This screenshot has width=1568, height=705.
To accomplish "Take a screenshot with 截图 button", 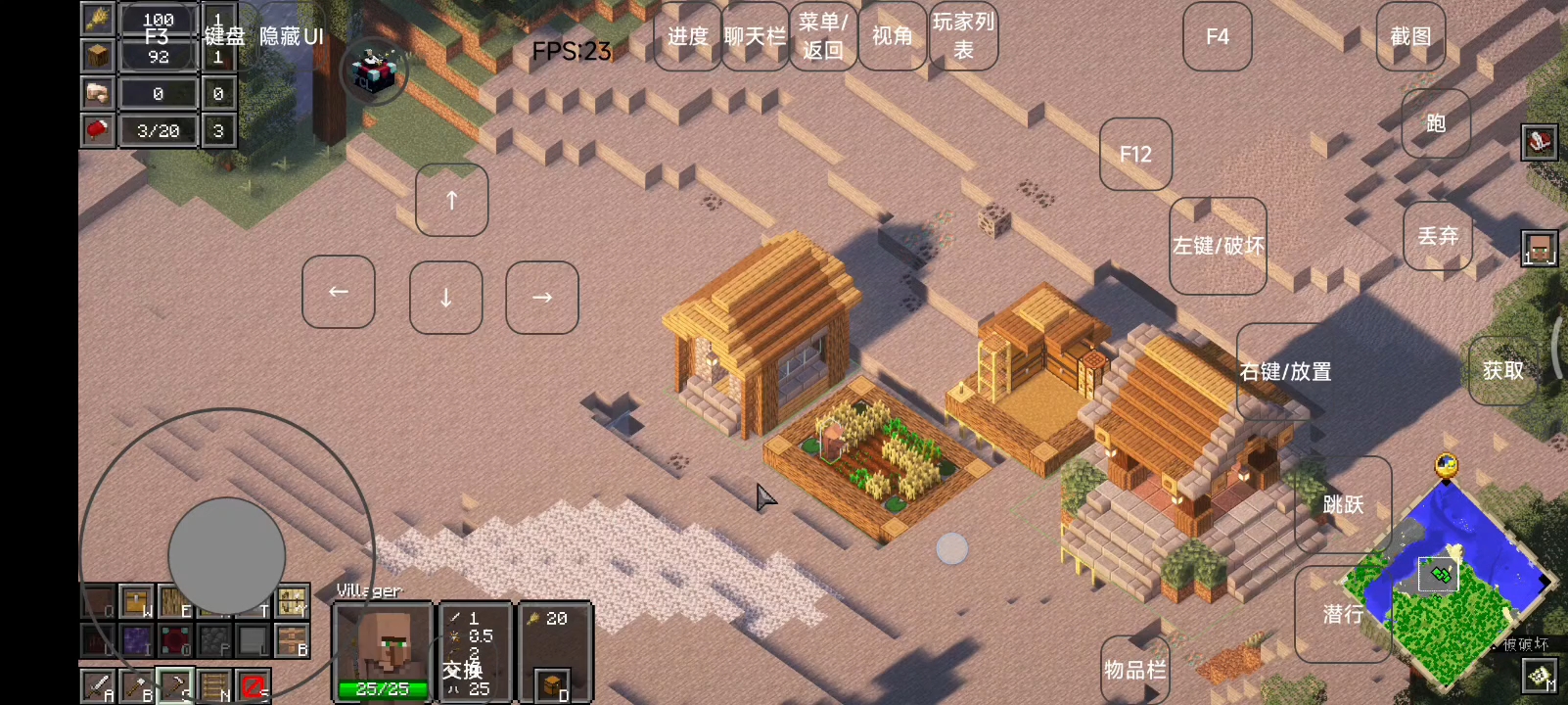I will tap(1409, 36).
